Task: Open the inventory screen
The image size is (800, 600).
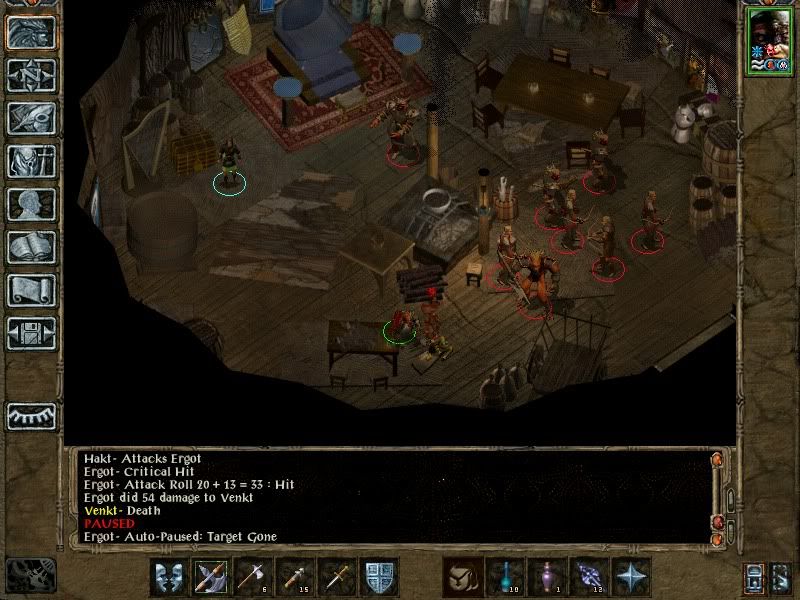Action: (31, 161)
